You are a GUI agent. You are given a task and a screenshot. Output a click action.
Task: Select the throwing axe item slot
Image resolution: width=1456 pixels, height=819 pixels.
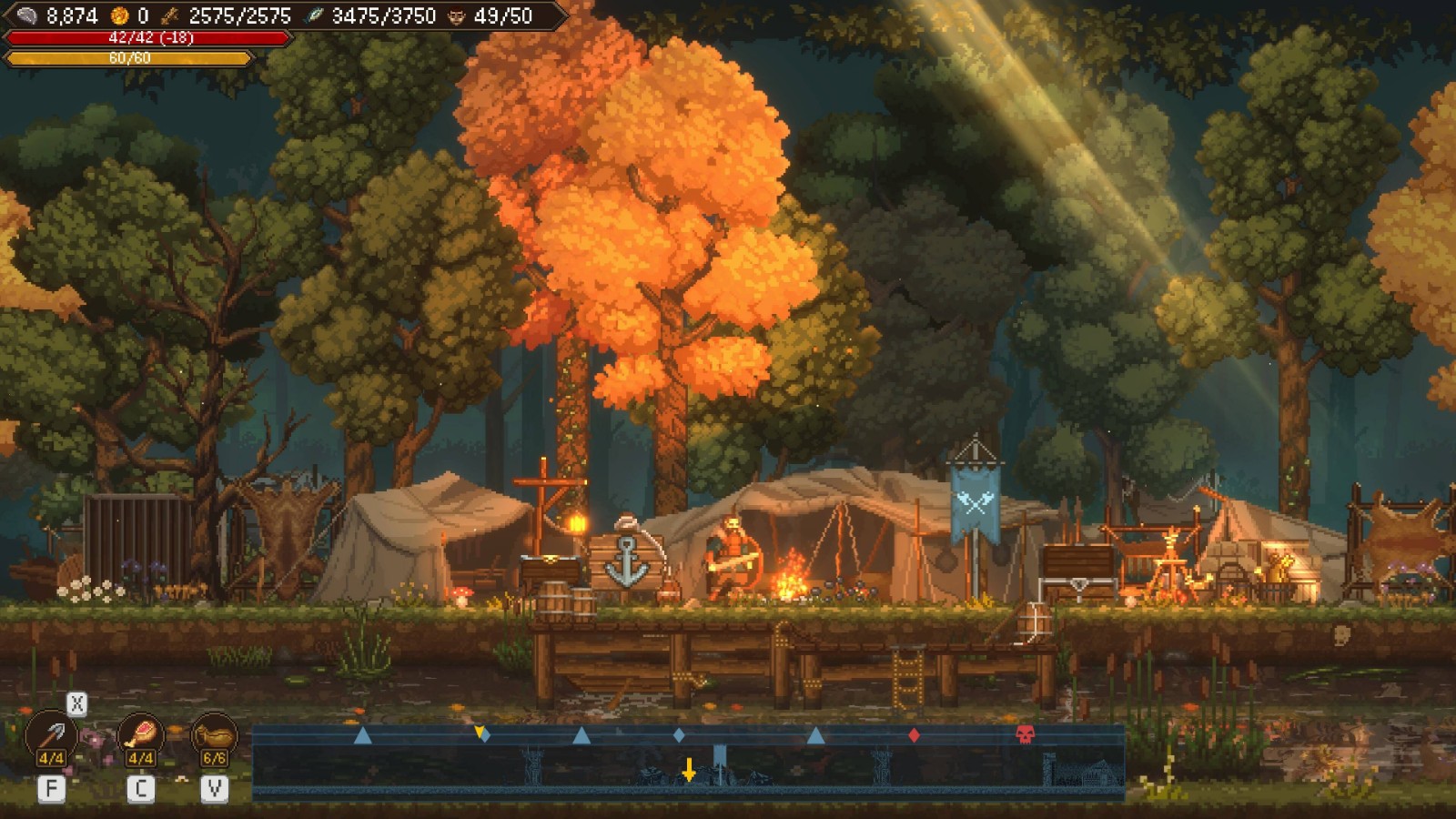click(52, 736)
